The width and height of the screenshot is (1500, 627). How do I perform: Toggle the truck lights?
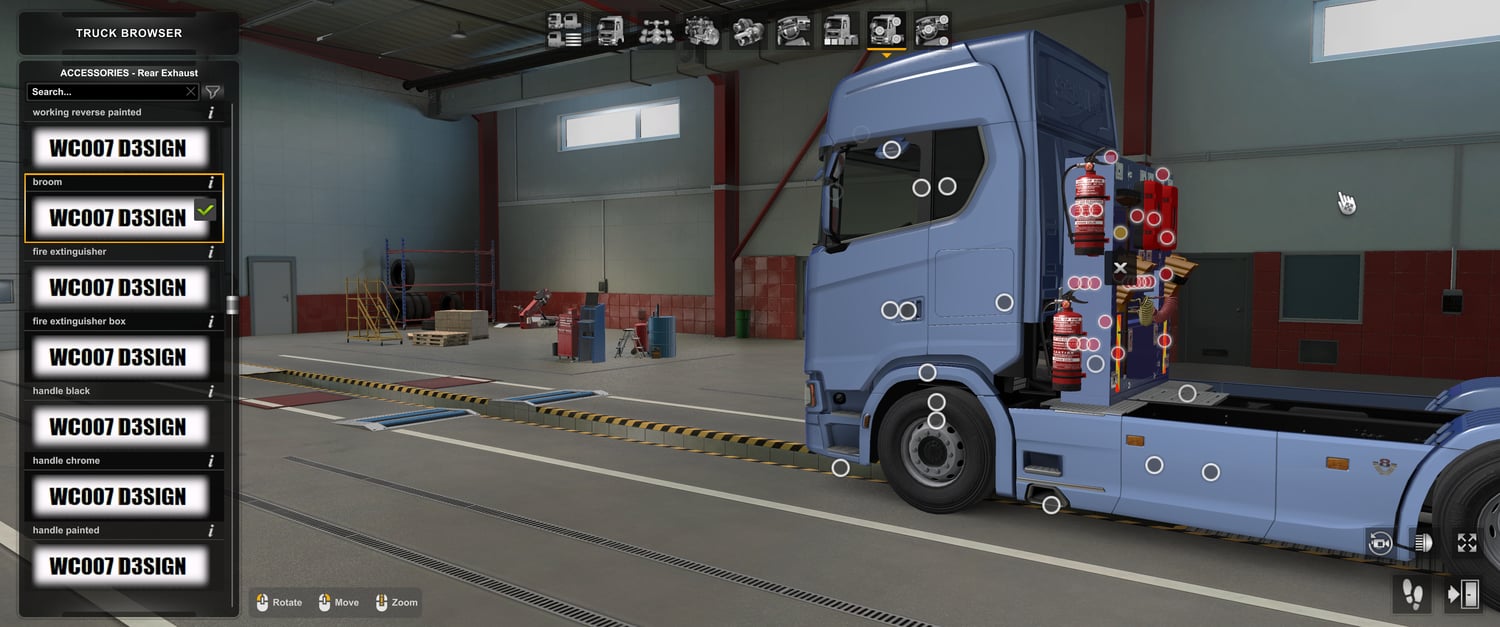point(1423,543)
